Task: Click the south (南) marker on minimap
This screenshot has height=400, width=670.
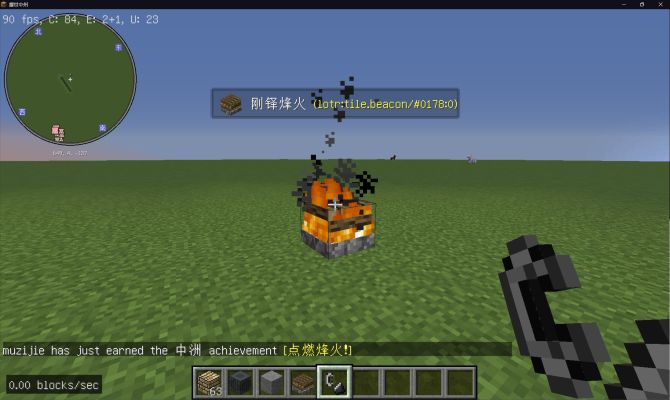Action: coord(102,127)
